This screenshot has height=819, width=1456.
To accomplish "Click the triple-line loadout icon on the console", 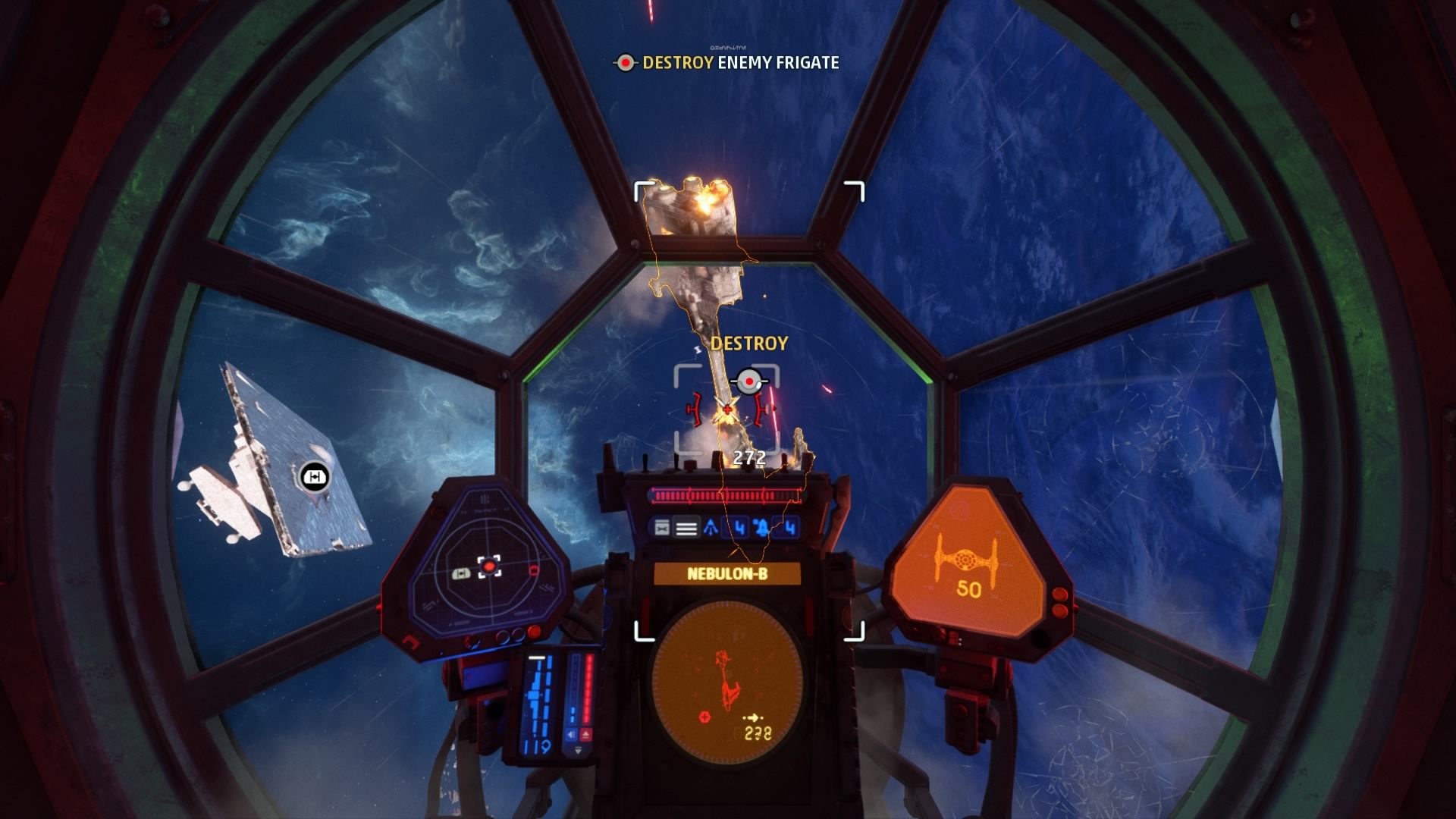I will 685,529.
